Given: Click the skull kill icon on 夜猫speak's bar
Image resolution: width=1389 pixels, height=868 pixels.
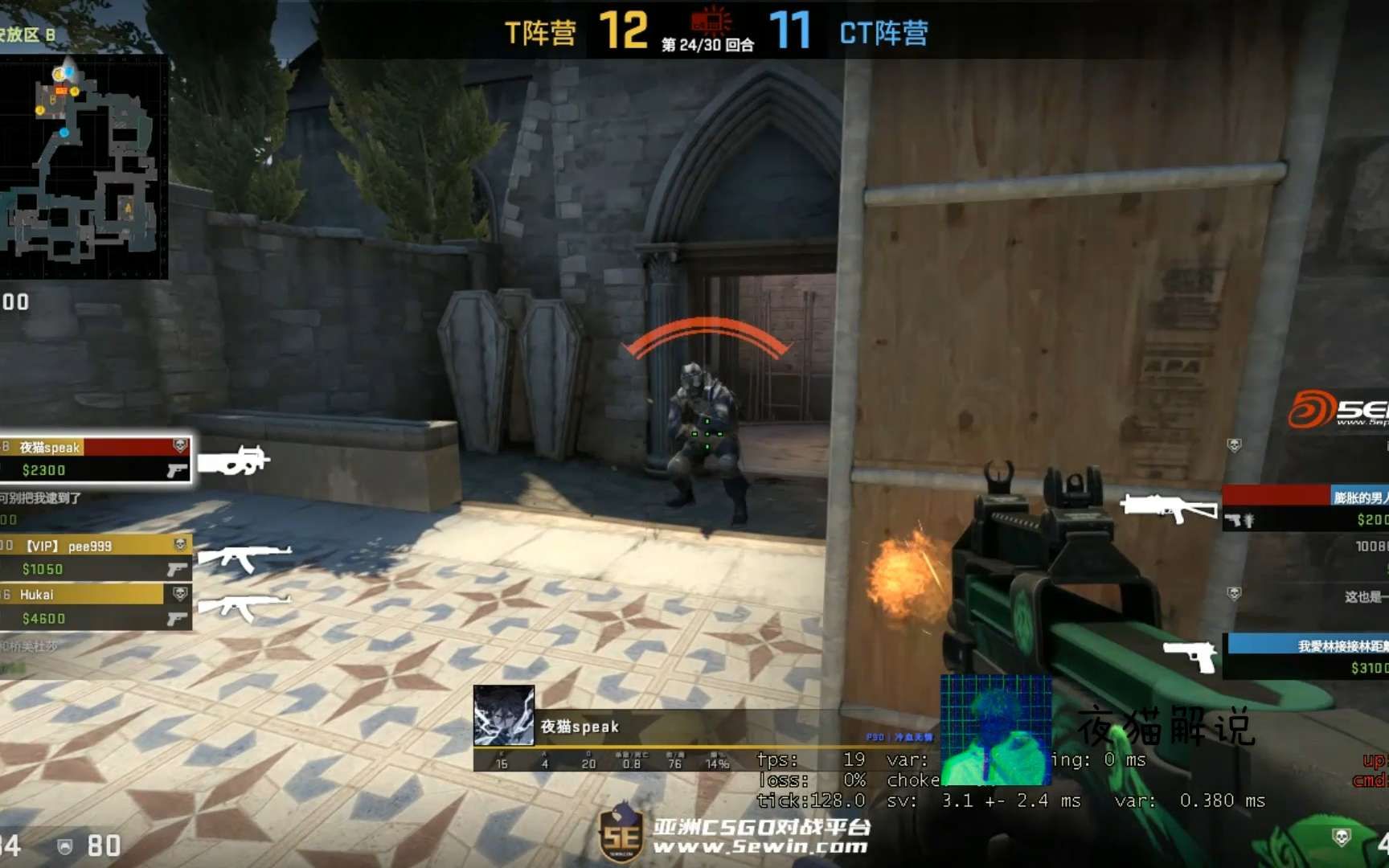Looking at the screenshot, I should point(181,442).
